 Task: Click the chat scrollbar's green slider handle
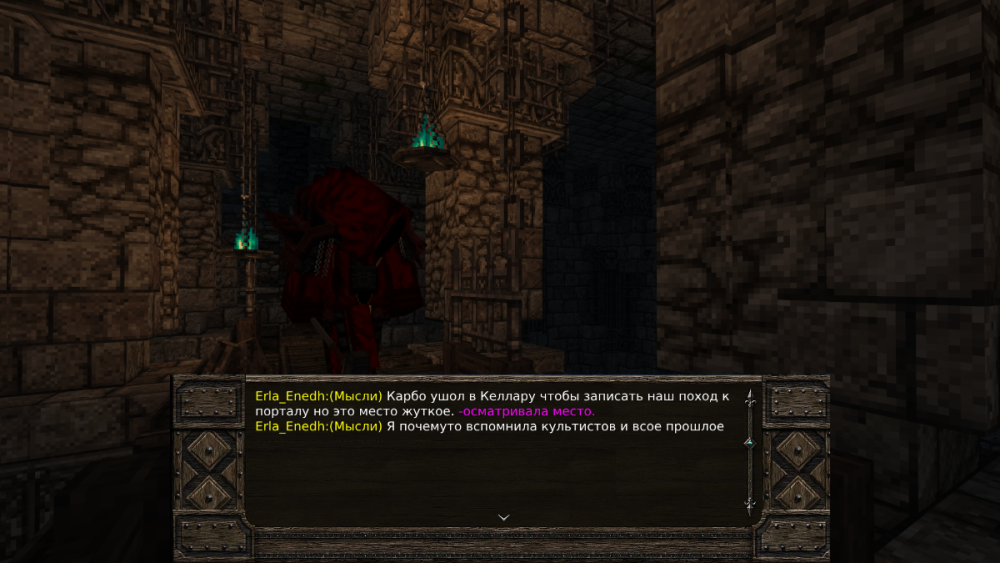tap(748, 441)
